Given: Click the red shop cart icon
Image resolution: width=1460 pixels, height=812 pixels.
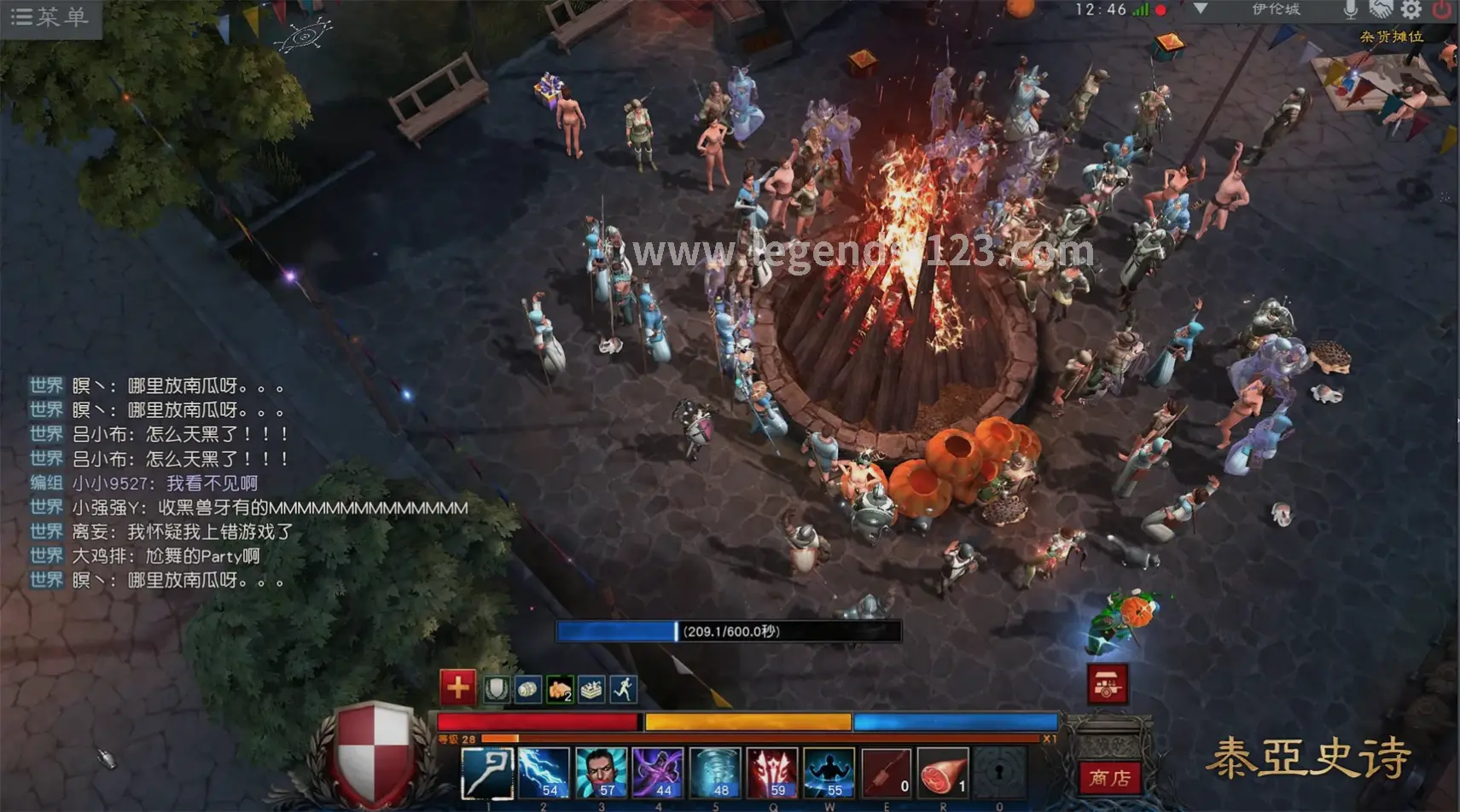Looking at the screenshot, I should coord(1108,684).
